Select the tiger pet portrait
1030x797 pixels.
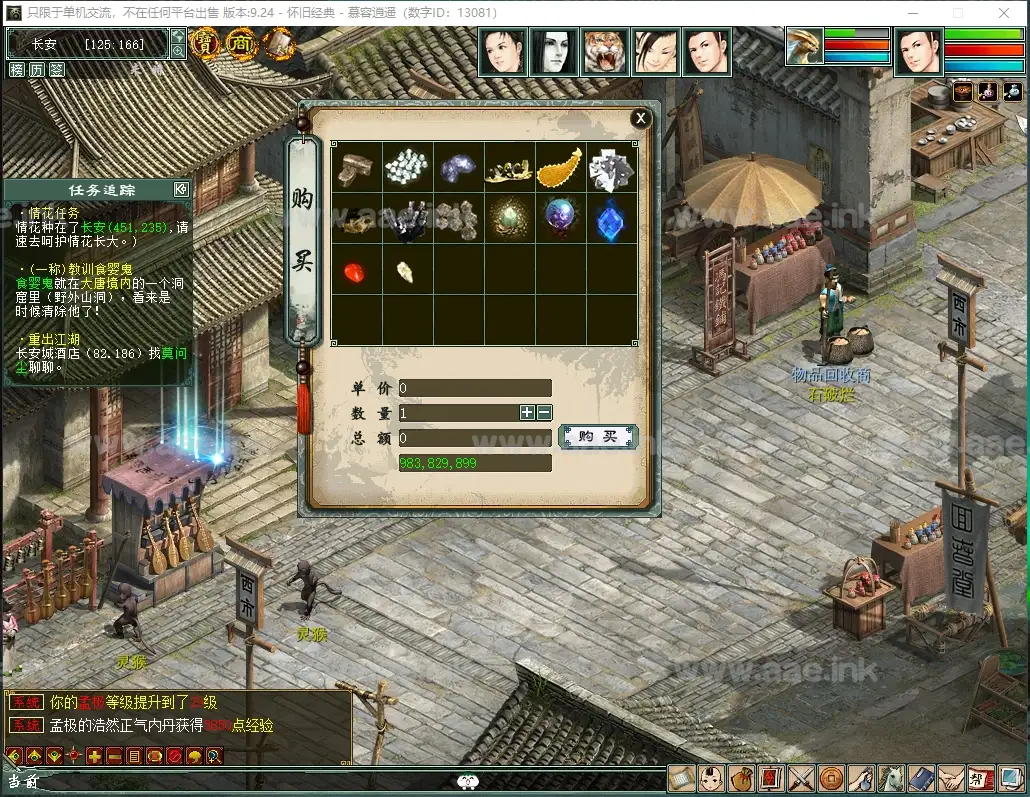coord(605,52)
